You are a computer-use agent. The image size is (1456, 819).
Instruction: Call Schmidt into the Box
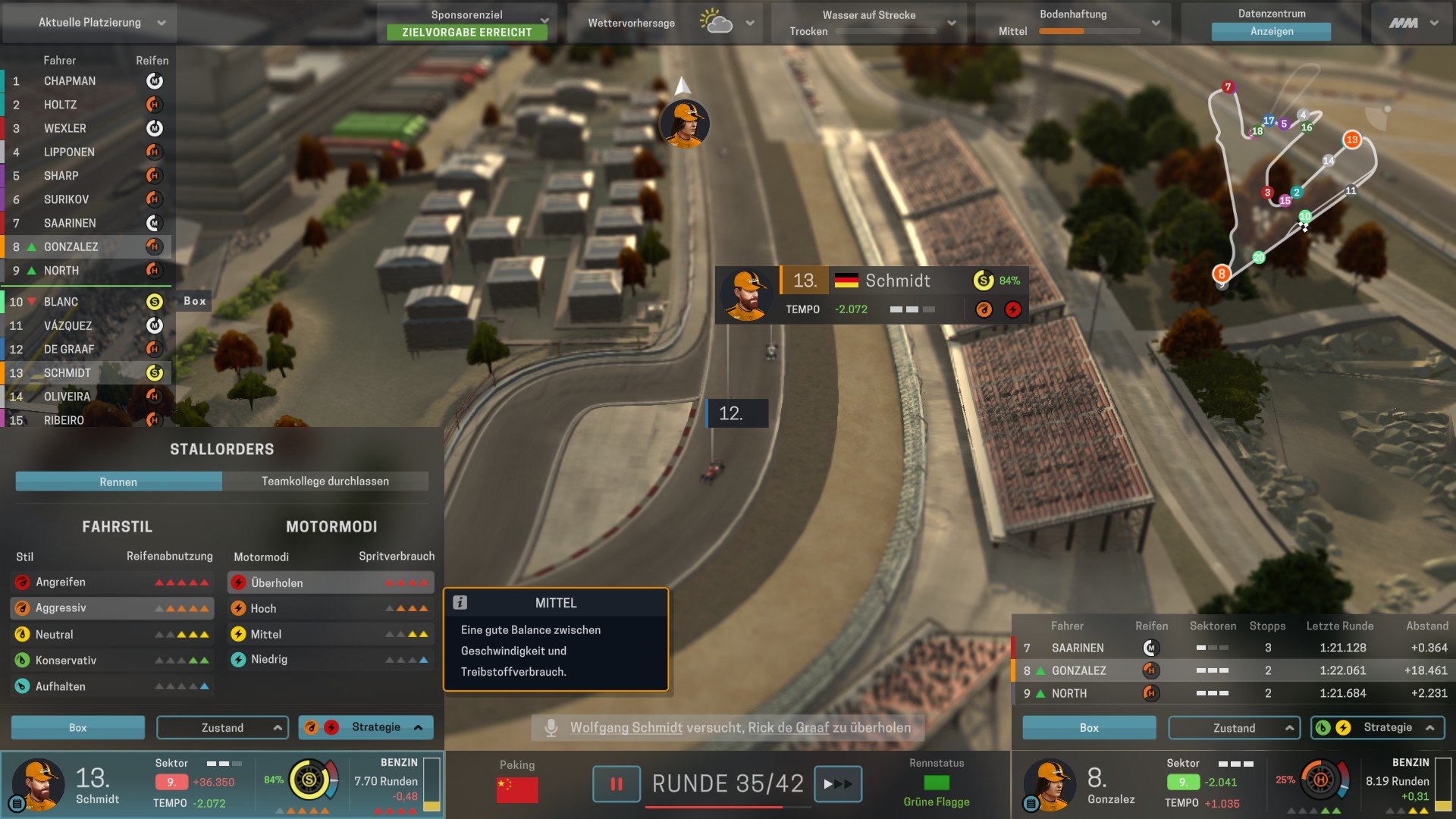pos(78,727)
